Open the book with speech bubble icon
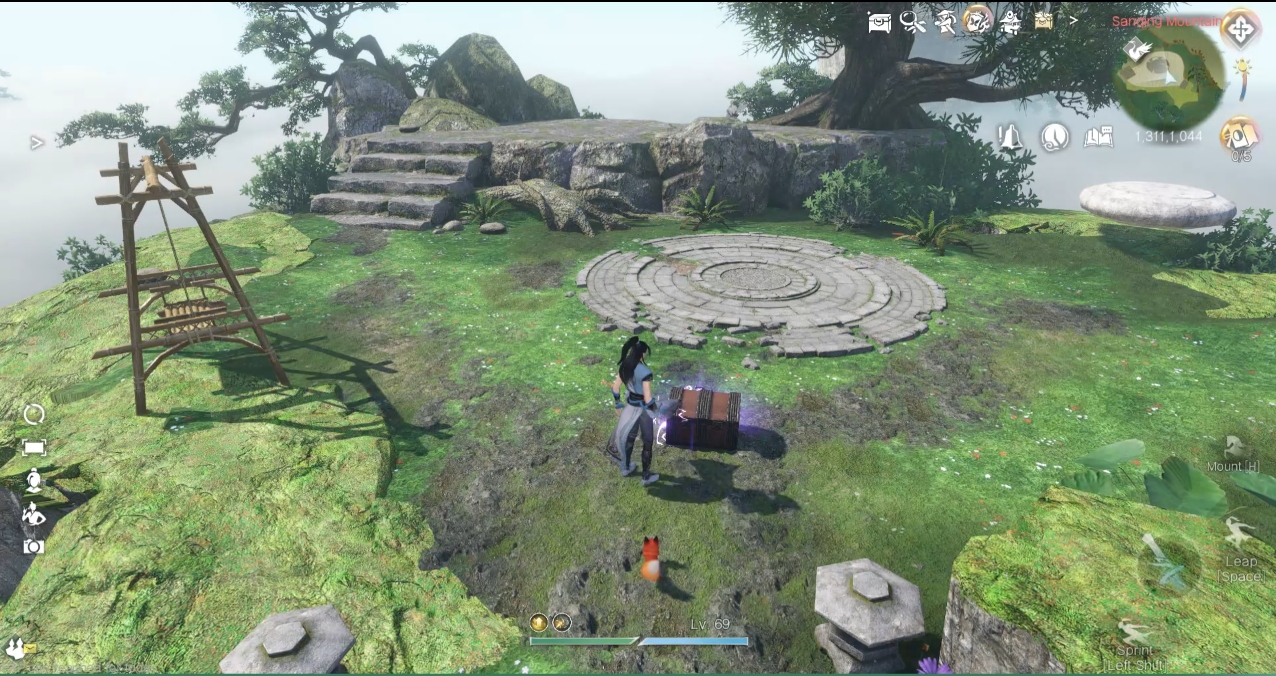1276x676 pixels. tap(1098, 137)
